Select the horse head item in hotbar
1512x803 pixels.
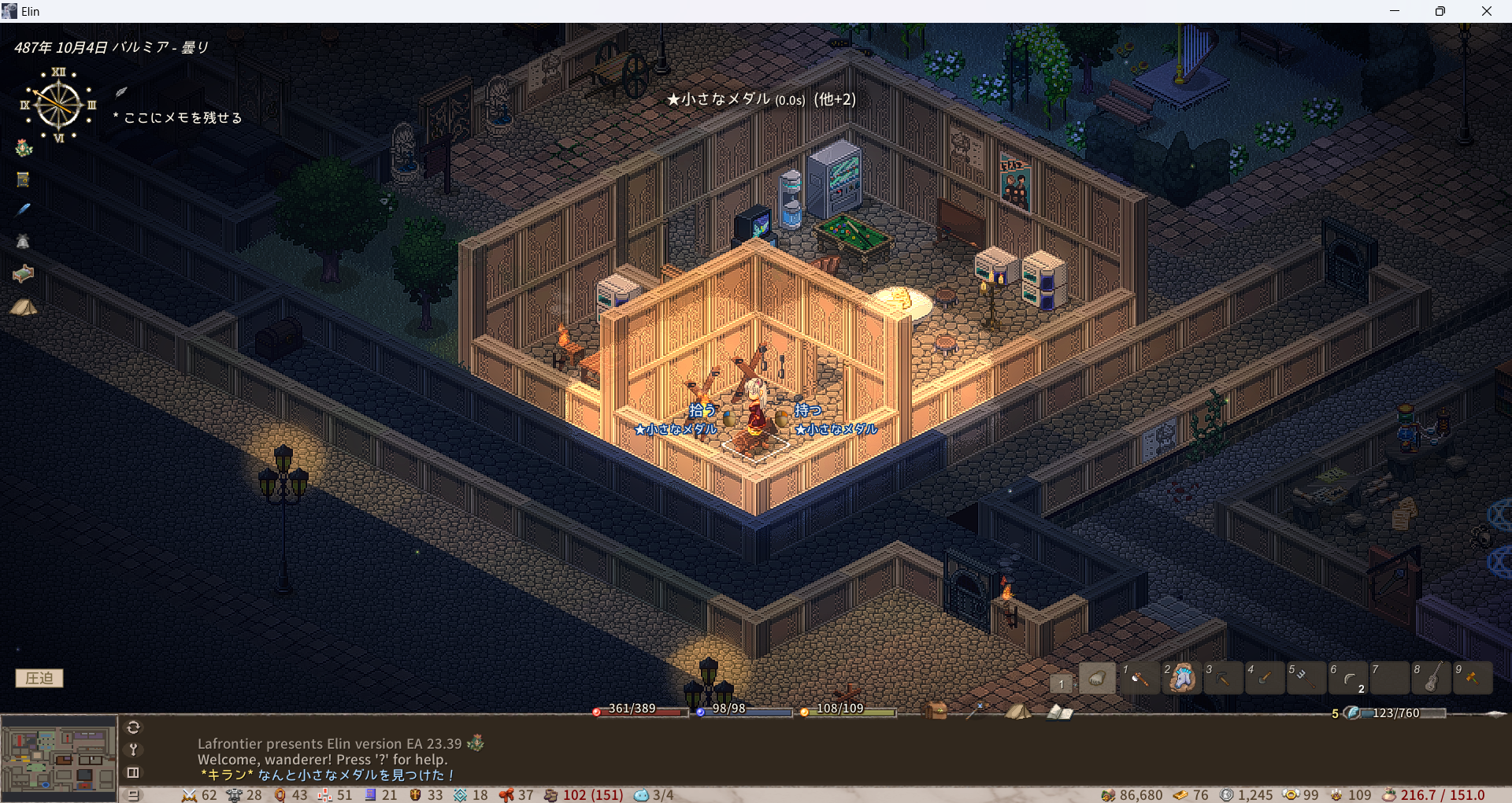click(1181, 679)
